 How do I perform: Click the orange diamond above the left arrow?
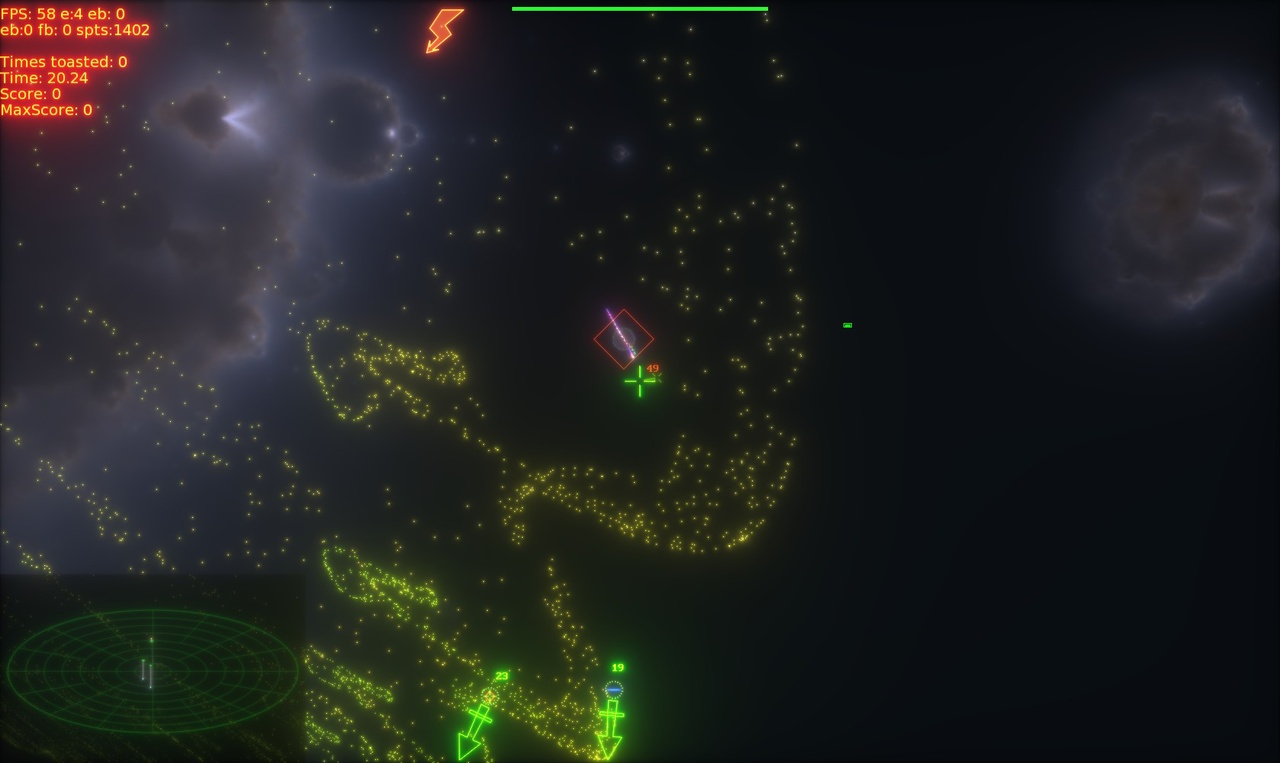(488, 694)
